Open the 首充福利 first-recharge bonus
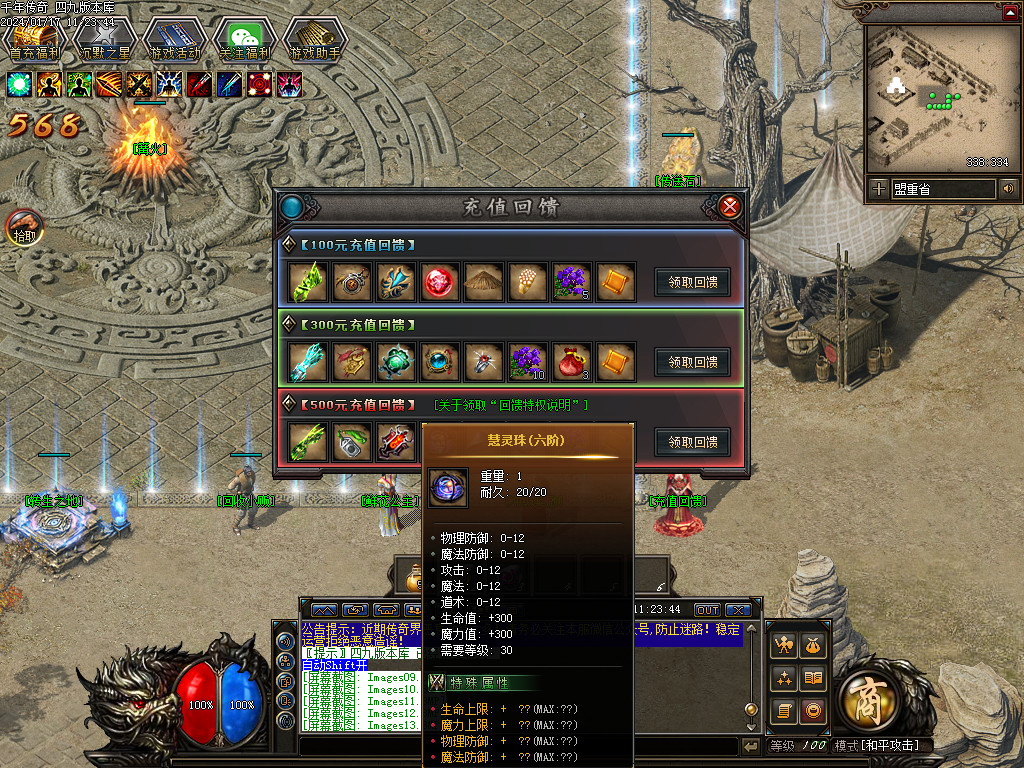This screenshot has height=768, width=1024. coord(35,42)
